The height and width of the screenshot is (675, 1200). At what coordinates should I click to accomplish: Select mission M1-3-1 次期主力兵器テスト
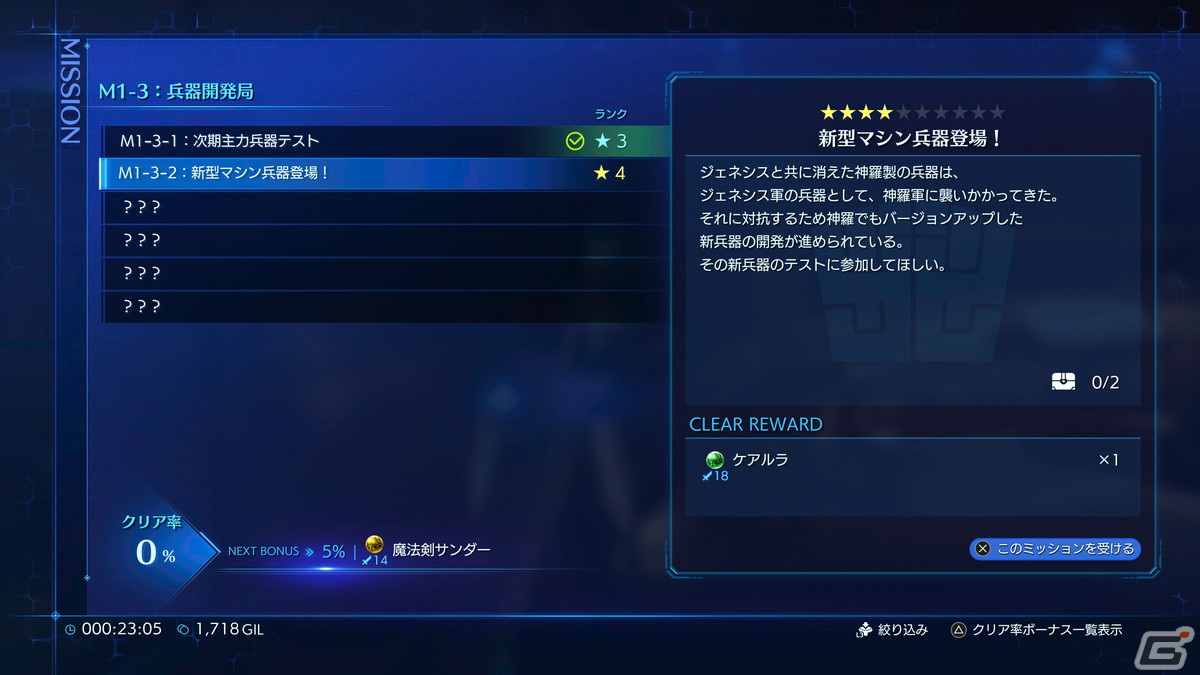[380, 141]
